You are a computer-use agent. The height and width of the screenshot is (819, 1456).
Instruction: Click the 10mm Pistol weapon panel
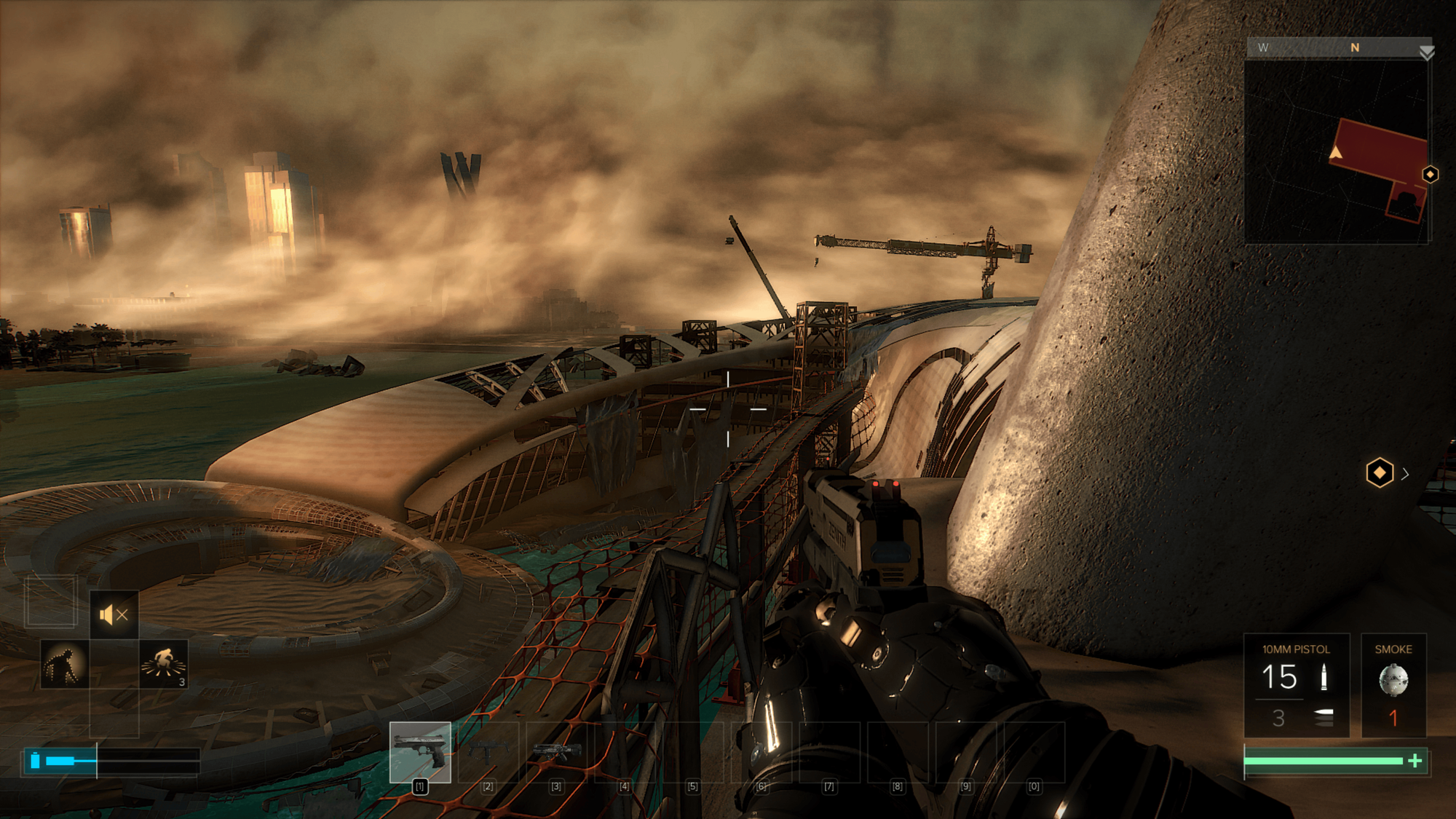click(1296, 685)
